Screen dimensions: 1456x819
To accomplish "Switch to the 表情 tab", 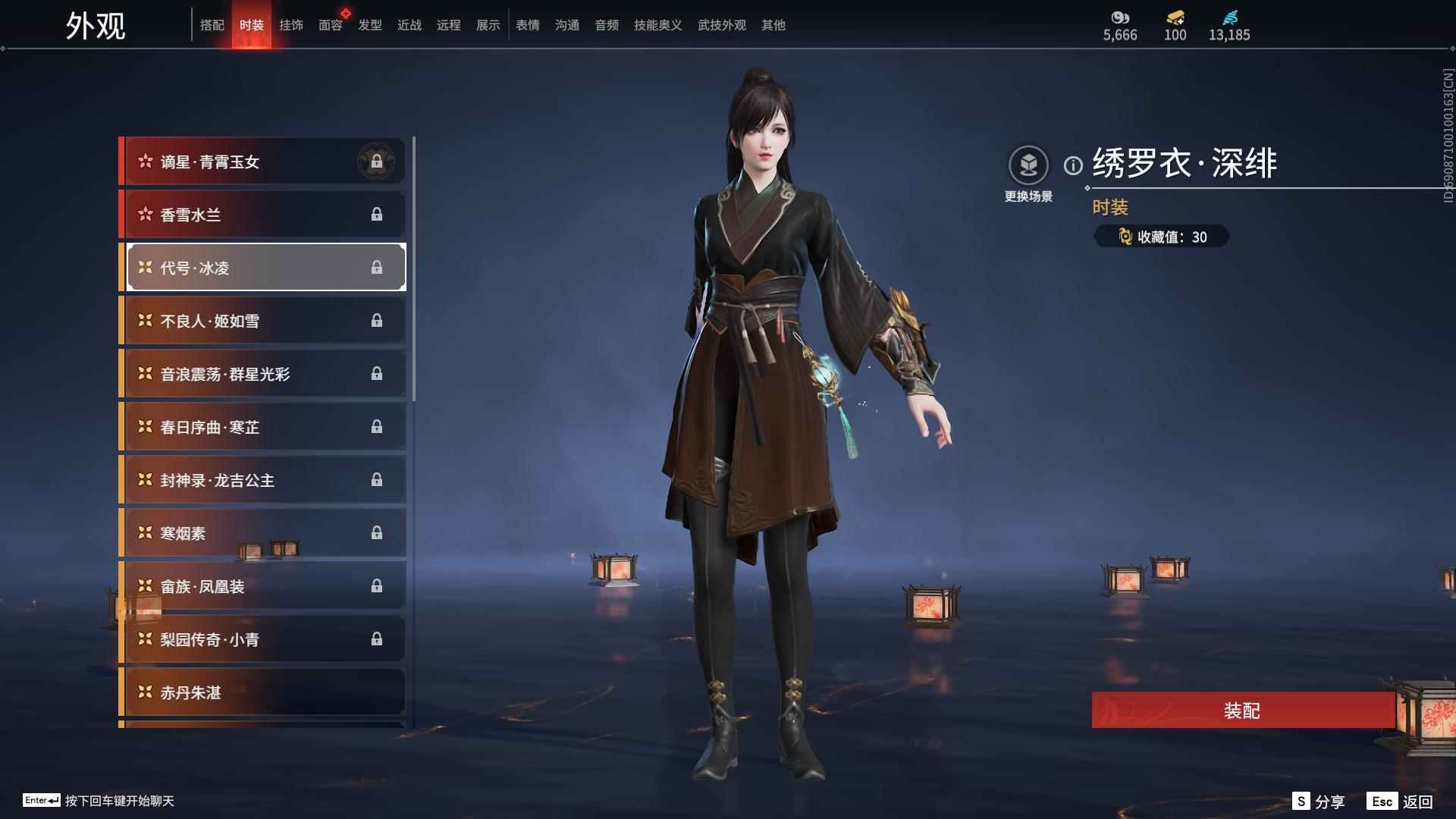I will (527, 24).
